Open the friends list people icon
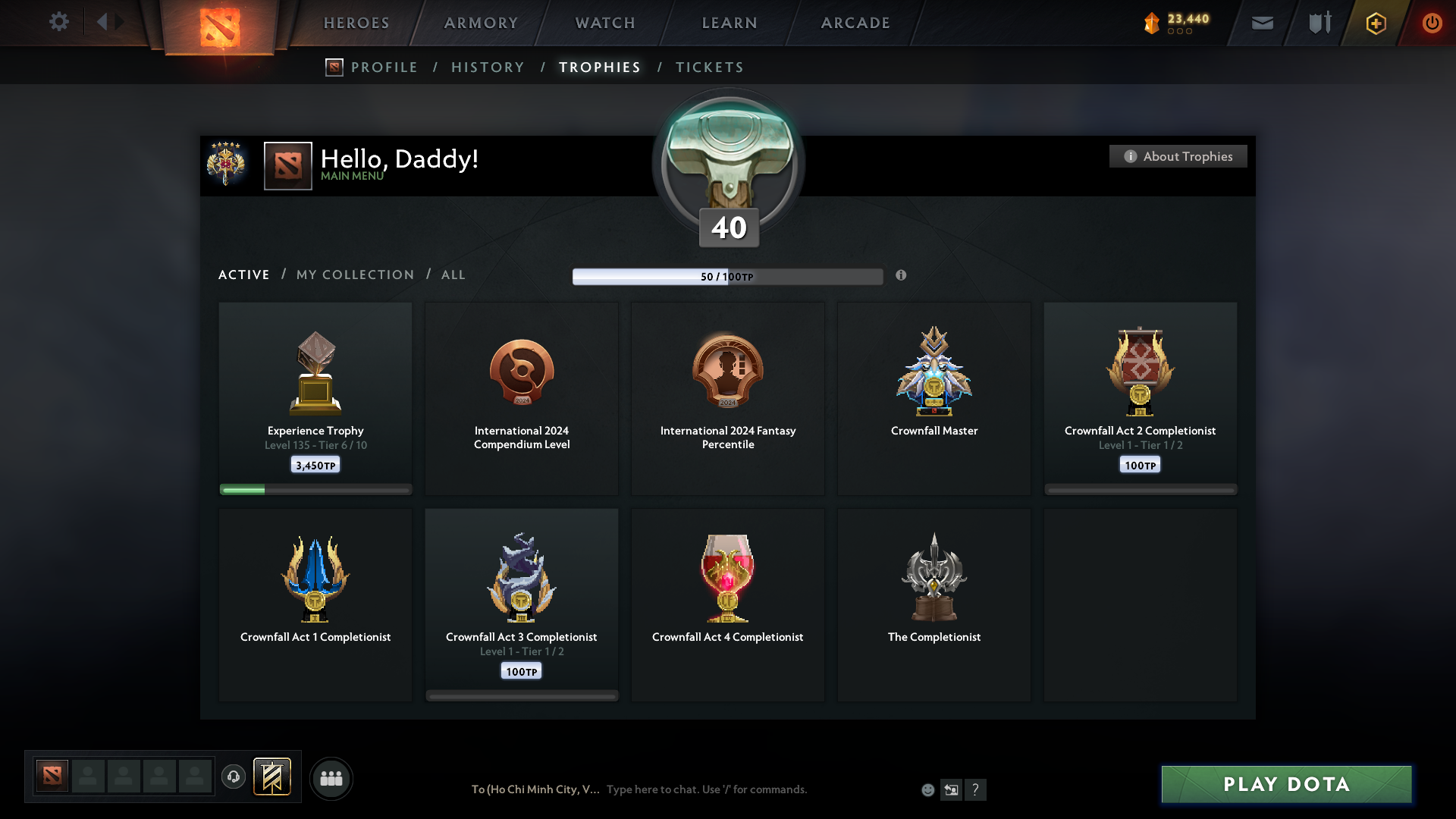The width and height of the screenshot is (1456, 819). click(x=331, y=778)
